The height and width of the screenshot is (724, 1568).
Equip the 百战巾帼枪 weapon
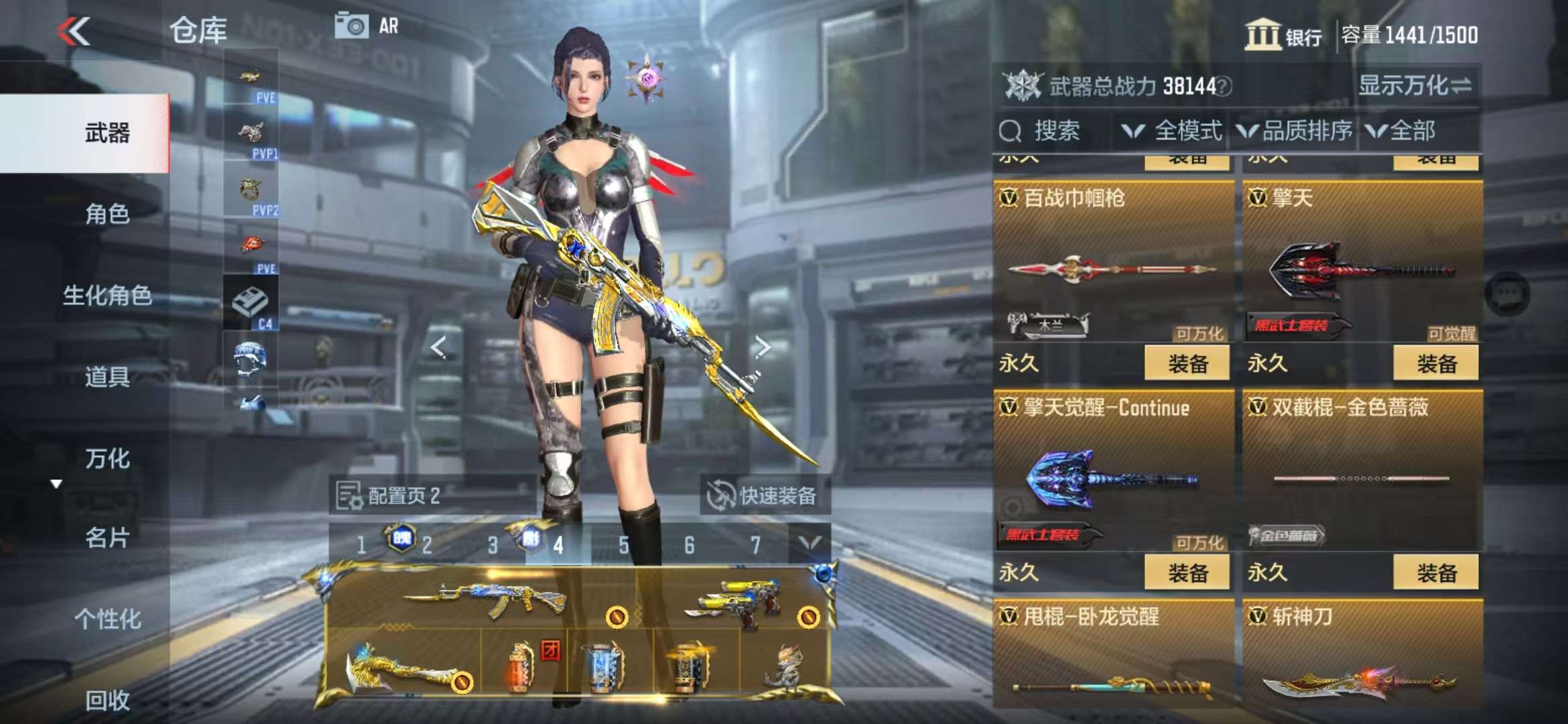click(x=1187, y=363)
